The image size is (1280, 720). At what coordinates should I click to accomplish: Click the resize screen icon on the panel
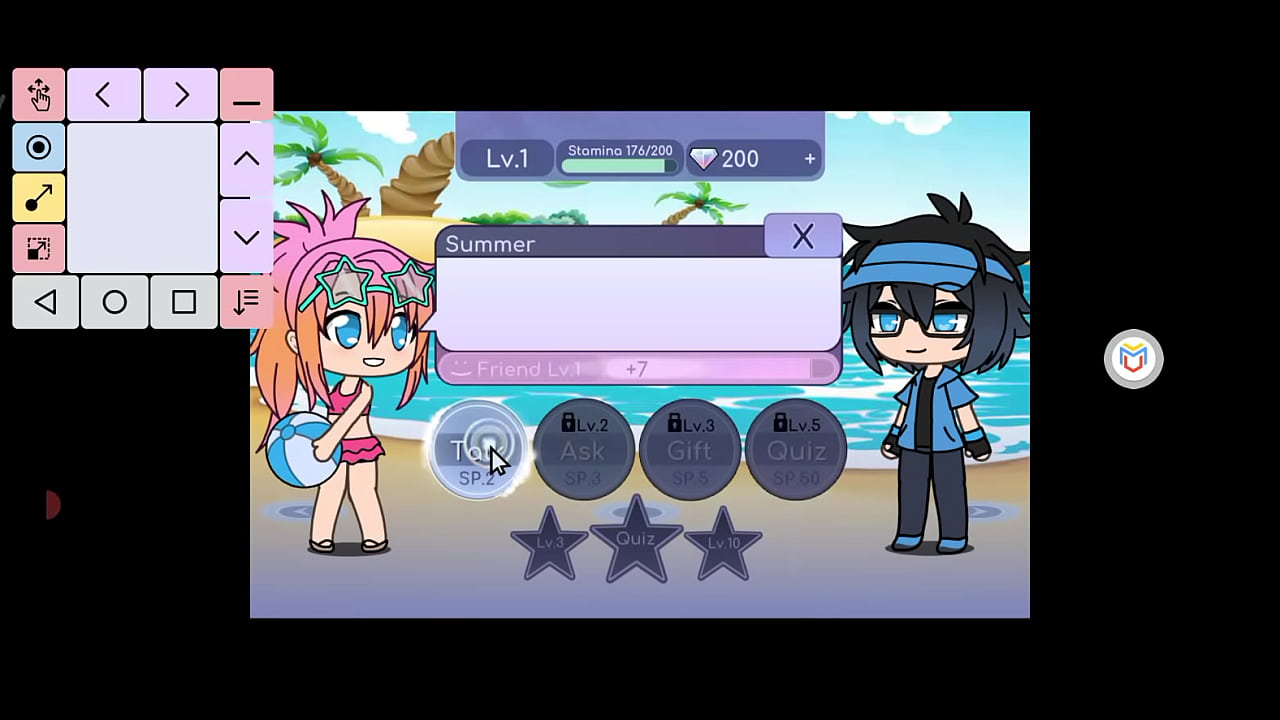coord(39,248)
